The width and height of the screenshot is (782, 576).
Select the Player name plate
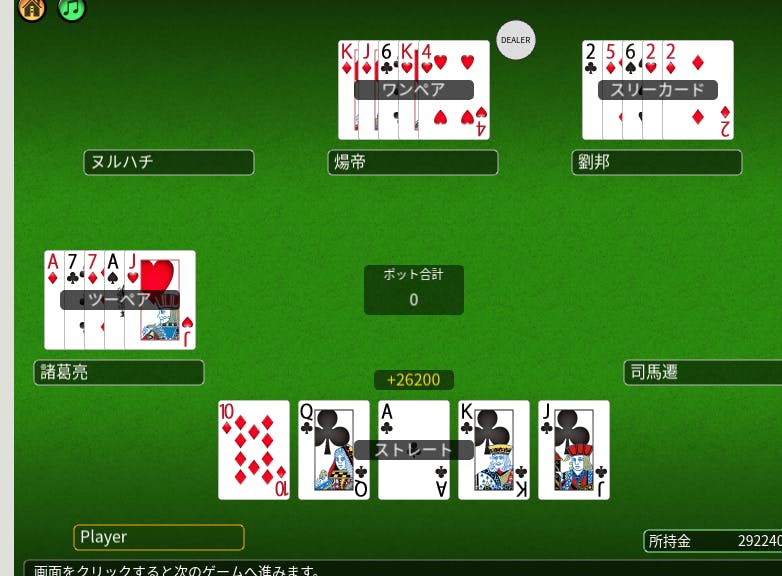[x=159, y=537]
